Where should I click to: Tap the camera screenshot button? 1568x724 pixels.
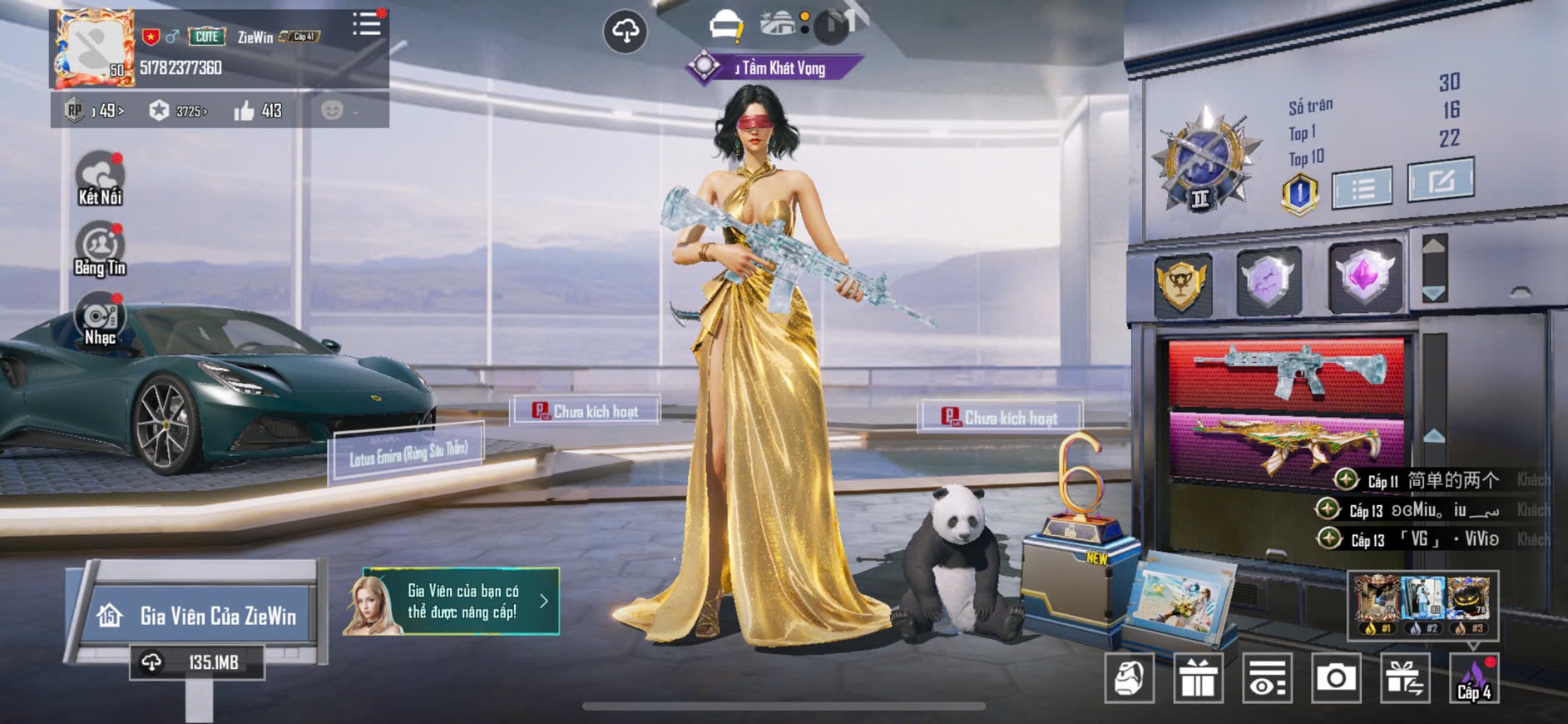click(x=1336, y=678)
